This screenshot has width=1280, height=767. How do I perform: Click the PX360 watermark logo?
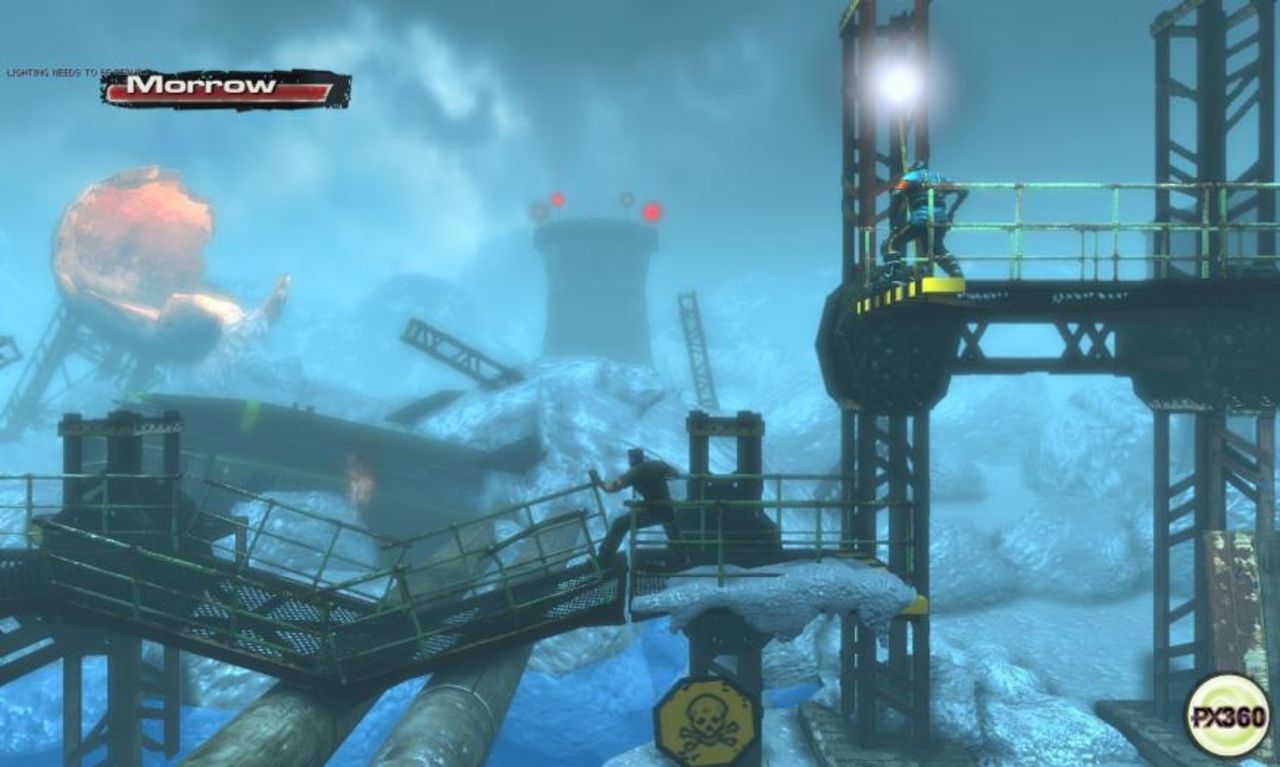pyautogui.click(x=1227, y=715)
